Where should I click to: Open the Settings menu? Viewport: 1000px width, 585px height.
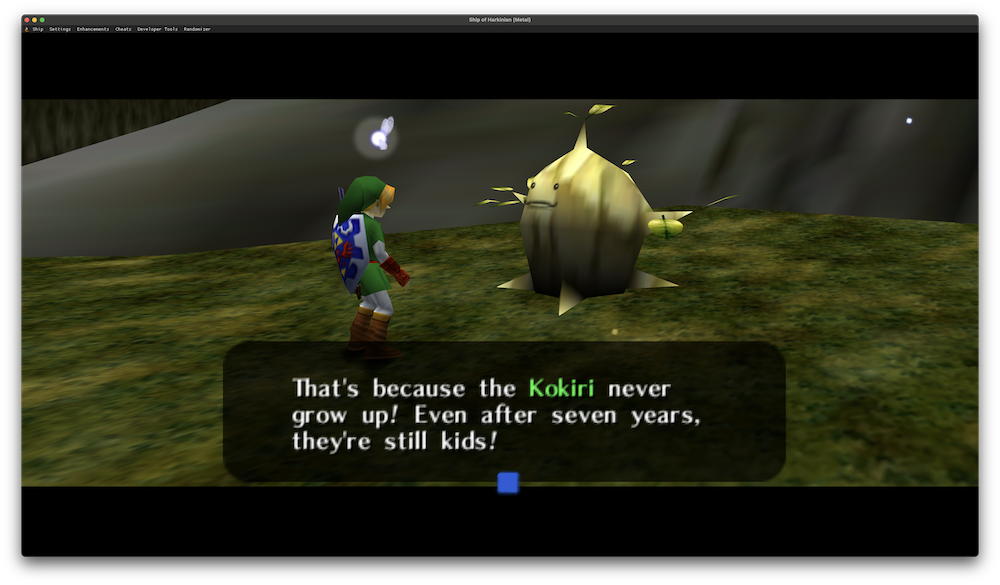pyautogui.click(x=60, y=29)
